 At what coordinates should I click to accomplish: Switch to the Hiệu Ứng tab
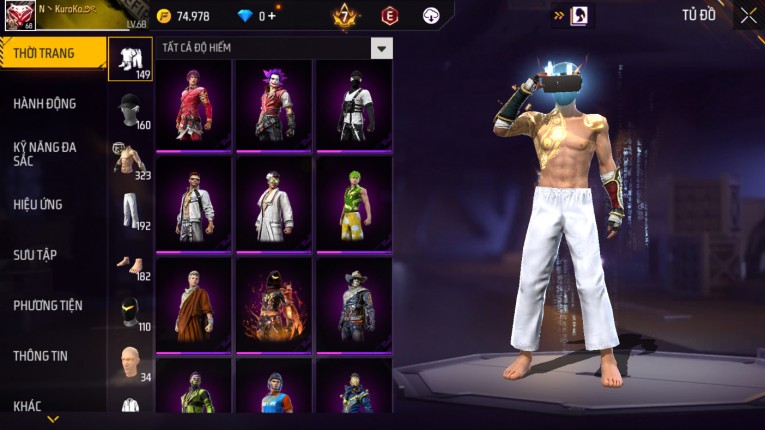coord(38,204)
